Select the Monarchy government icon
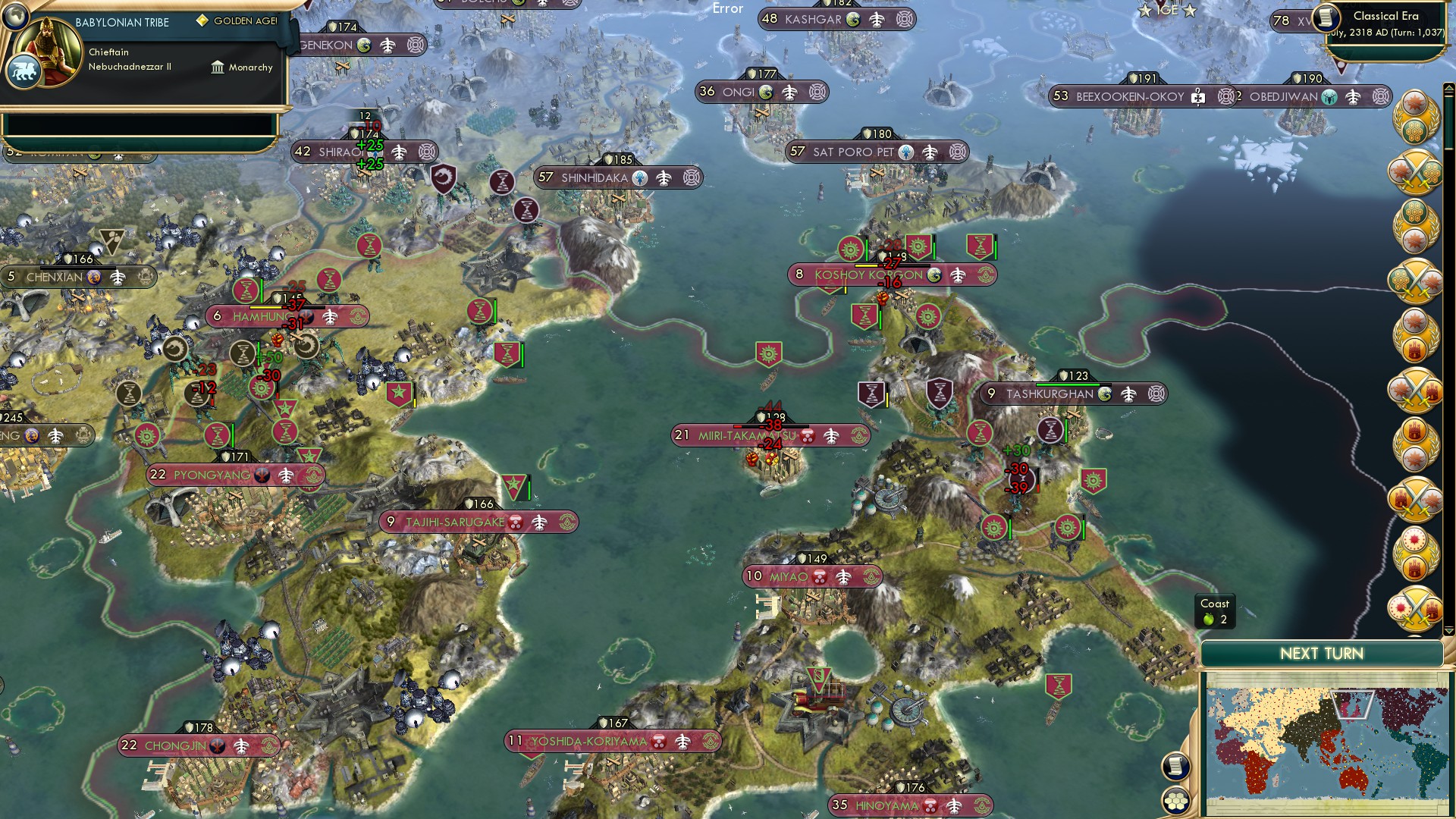1456x819 pixels. 218,67
